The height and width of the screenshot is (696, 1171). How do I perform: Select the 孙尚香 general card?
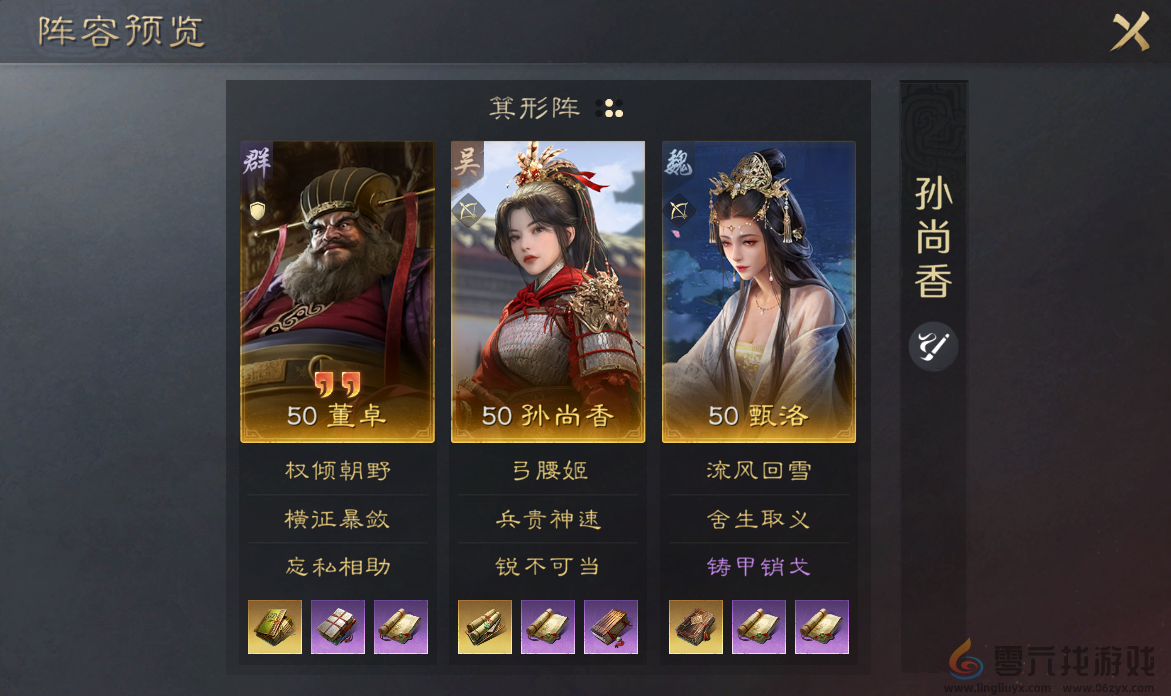(548, 291)
